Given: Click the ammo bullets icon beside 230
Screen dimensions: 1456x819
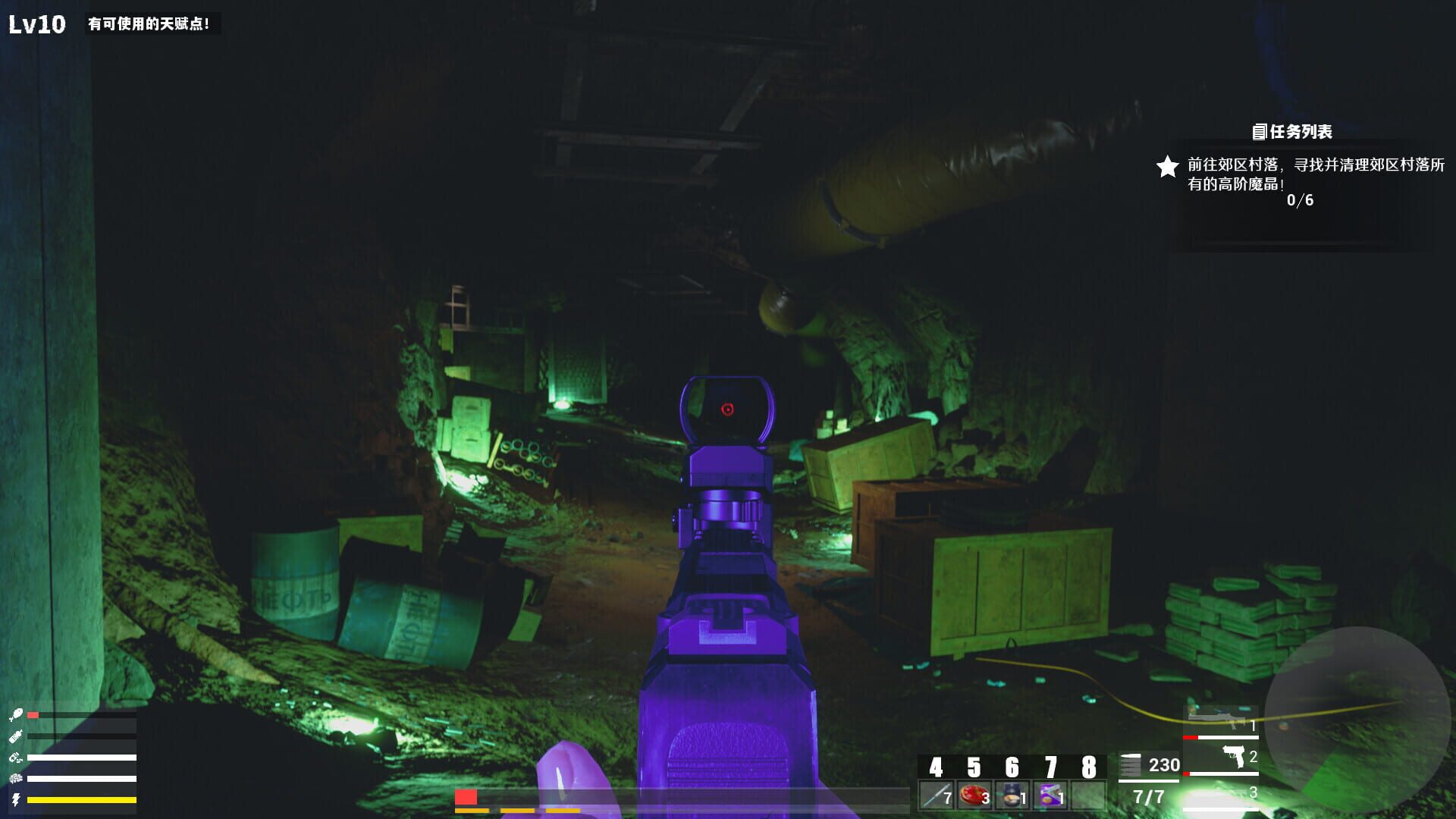Looking at the screenshot, I should [1130, 764].
